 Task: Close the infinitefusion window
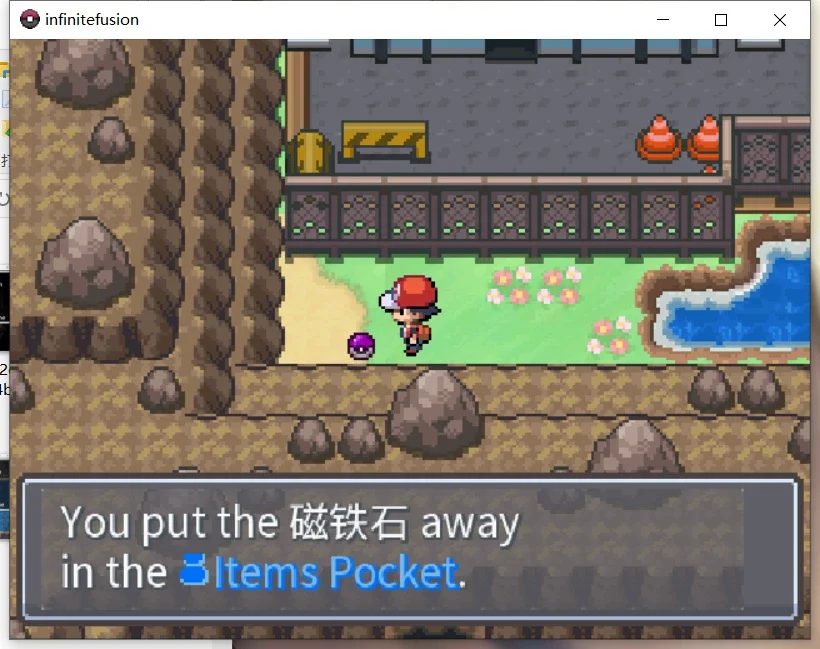[x=779, y=20]
